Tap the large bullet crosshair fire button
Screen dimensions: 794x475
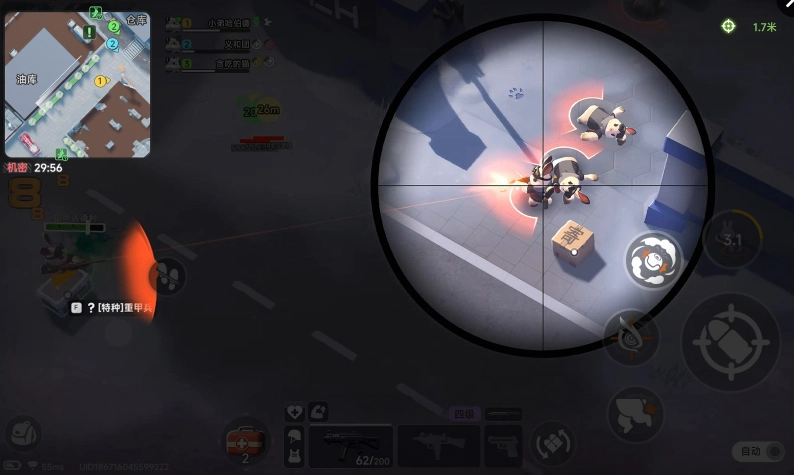[729, 342]
